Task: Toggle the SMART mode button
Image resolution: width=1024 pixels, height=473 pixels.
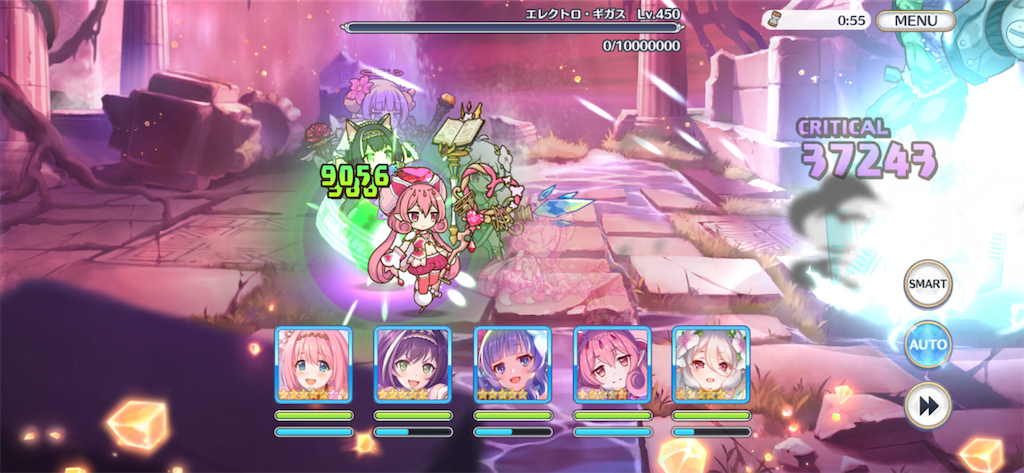Action: [927, 285]
